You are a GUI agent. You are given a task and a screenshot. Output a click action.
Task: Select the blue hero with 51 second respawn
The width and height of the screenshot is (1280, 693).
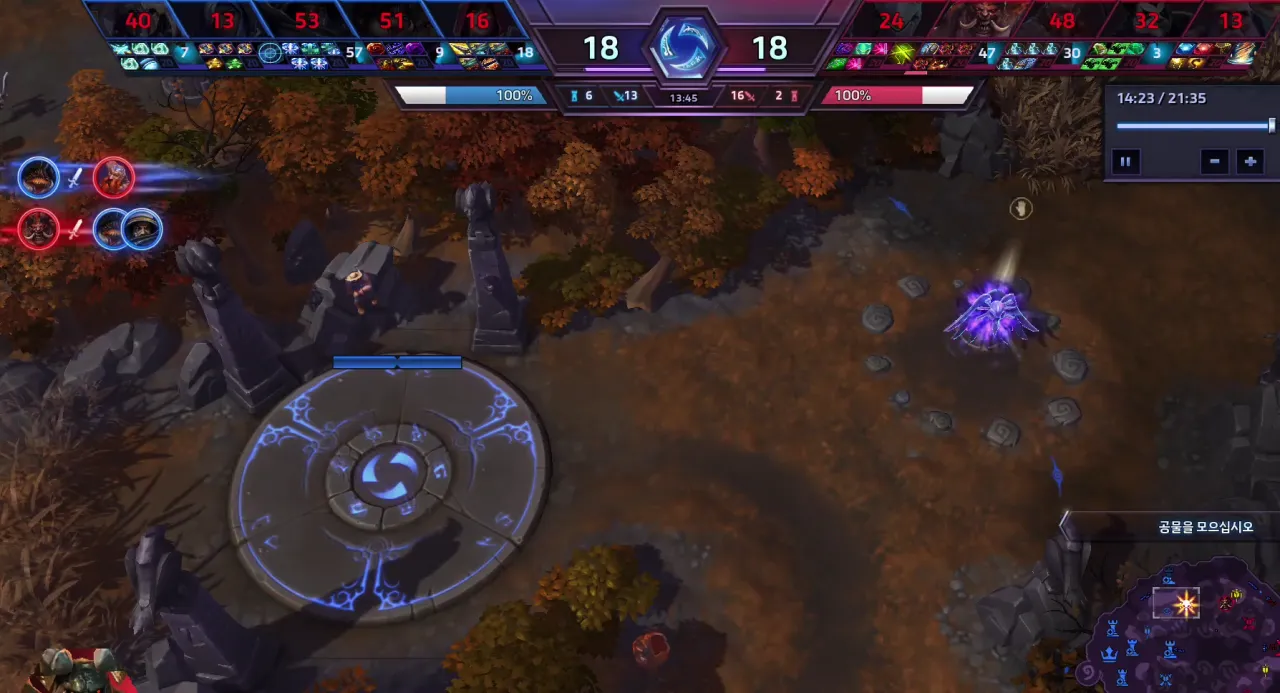392,20
